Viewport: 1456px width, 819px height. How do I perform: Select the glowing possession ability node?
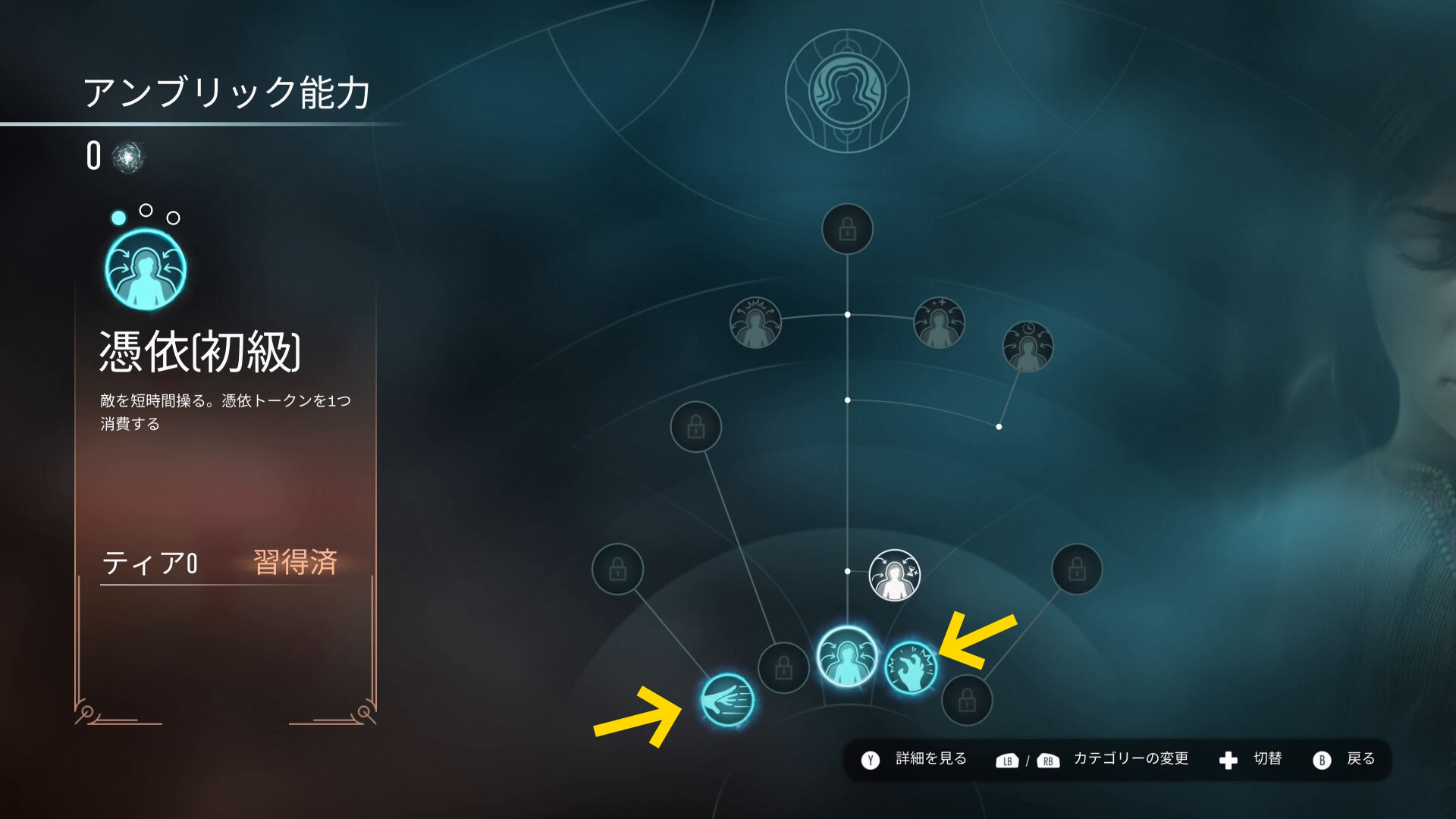pos(846,657)
